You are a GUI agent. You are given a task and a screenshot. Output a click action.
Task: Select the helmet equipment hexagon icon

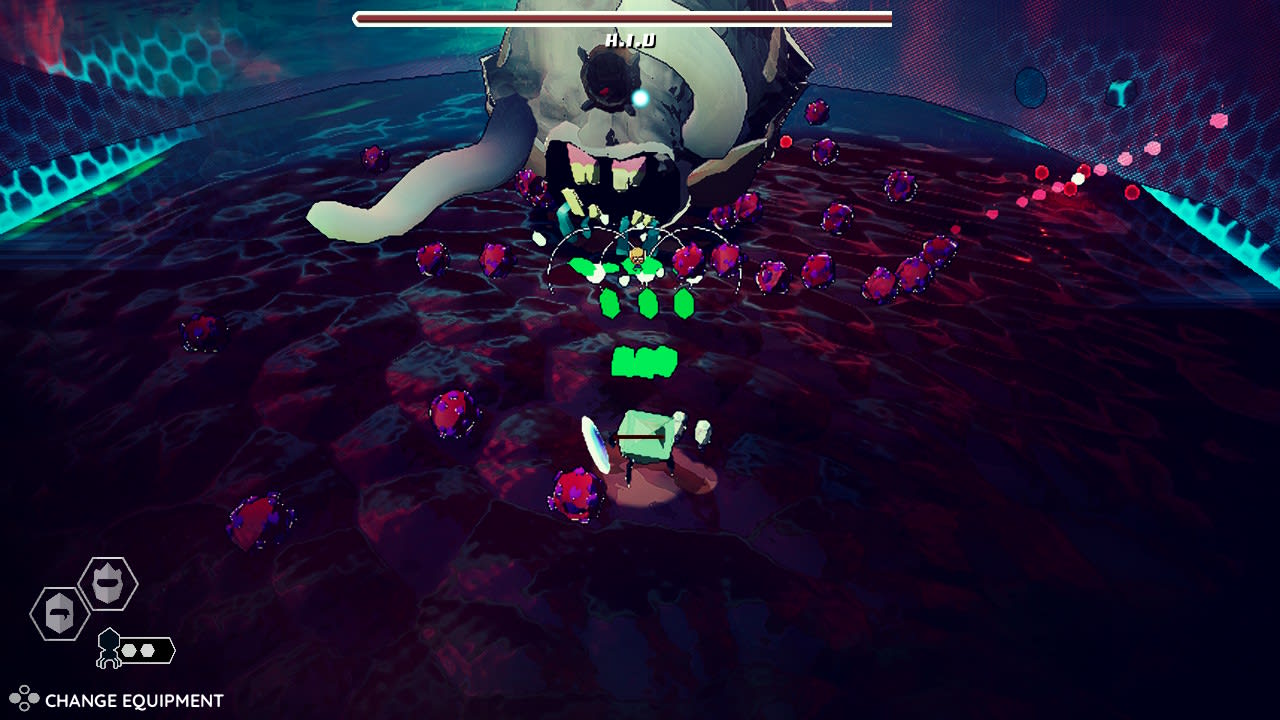pyautogui.click(x=107, y=584)
